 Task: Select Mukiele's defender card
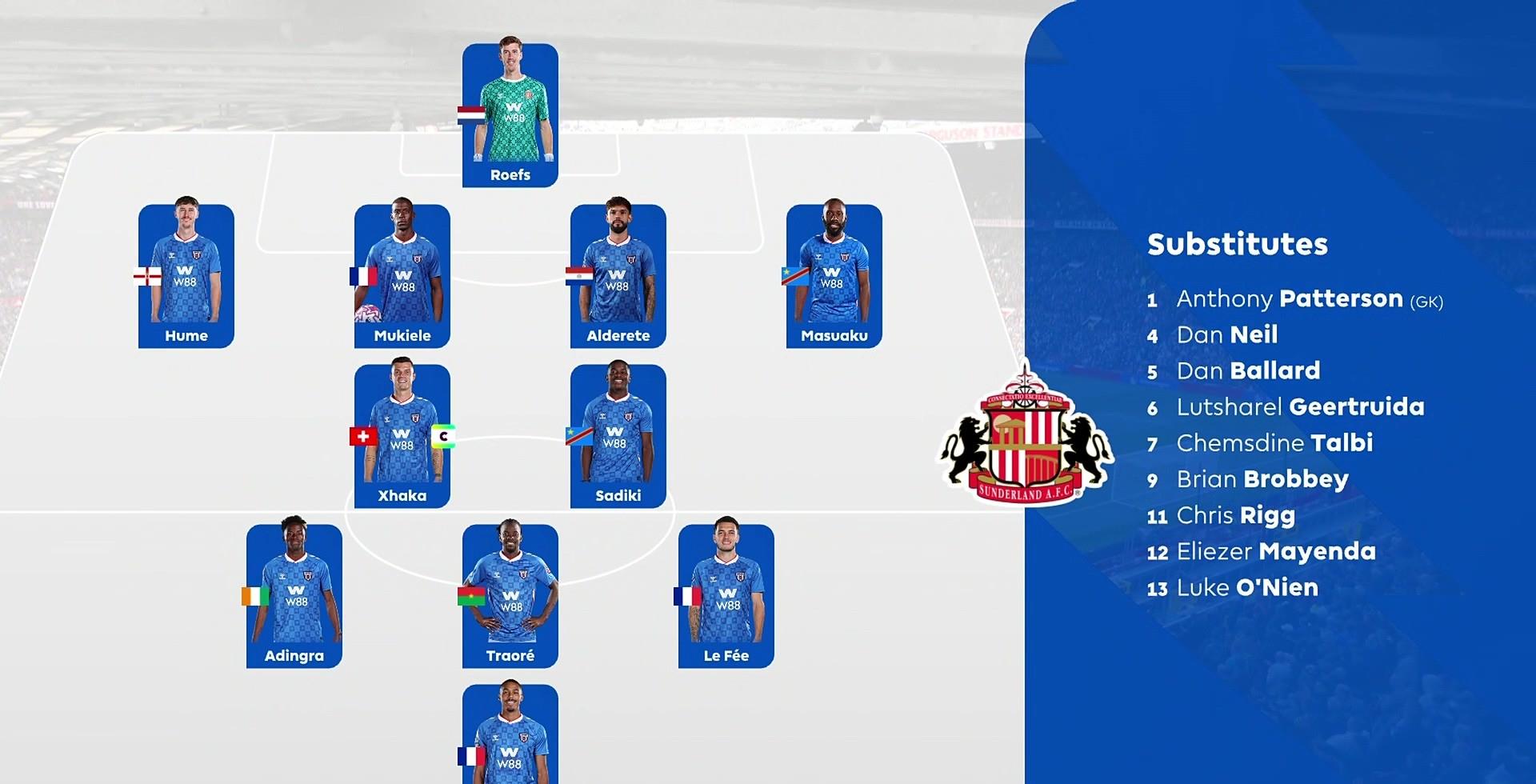coord(402,276)
